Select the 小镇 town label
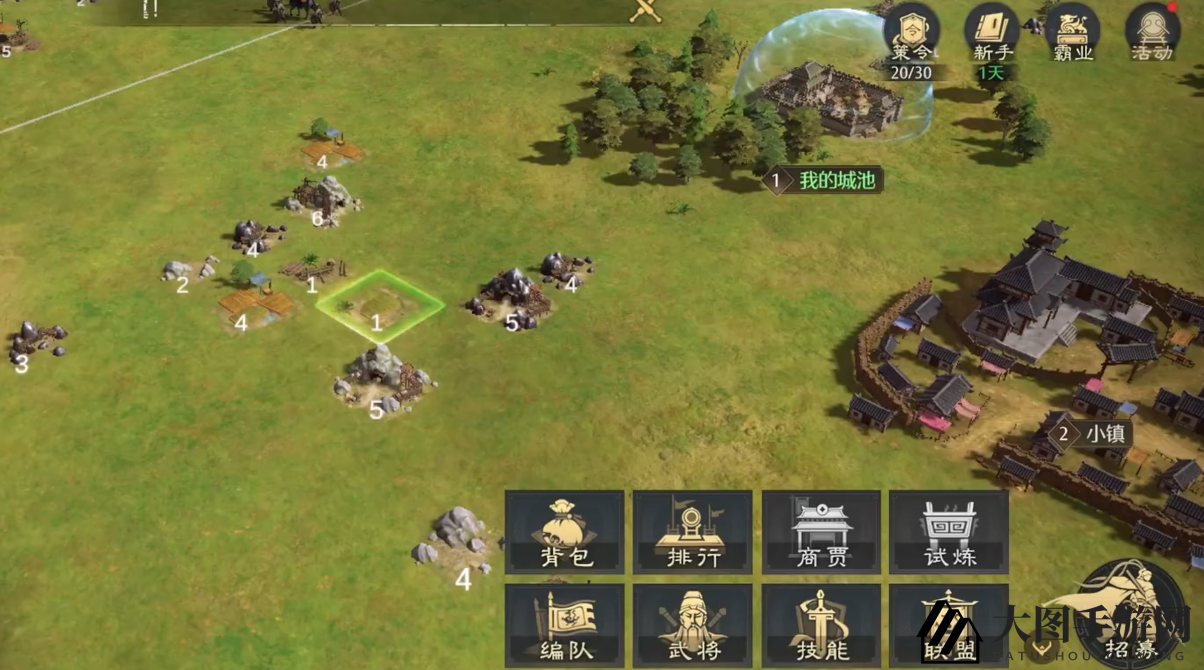Screen dimensions: 1204x670 (1094, 434)
